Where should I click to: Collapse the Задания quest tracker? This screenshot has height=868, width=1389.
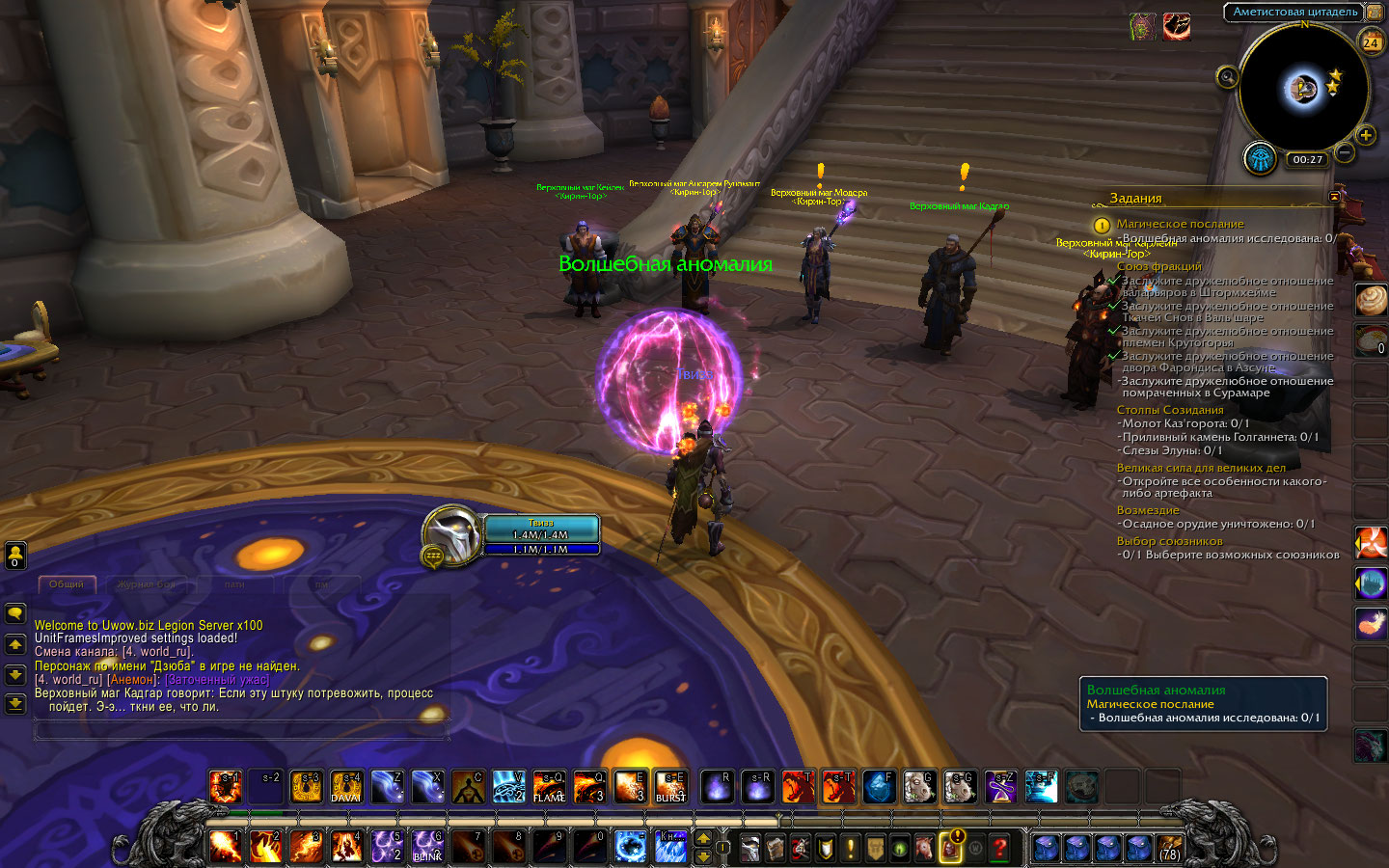1334,197
